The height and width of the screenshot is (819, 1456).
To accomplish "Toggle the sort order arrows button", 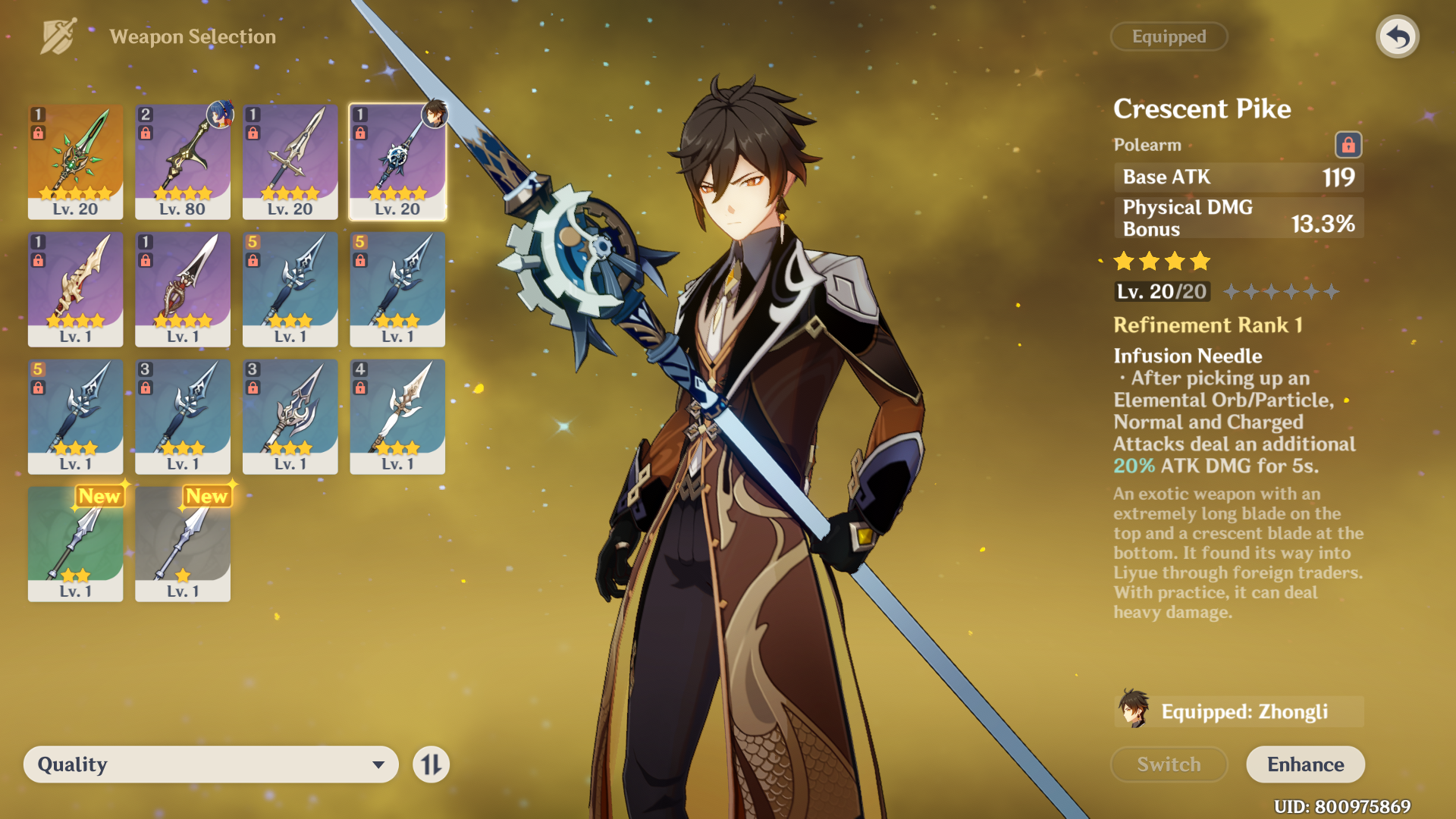I will [431, 764].
